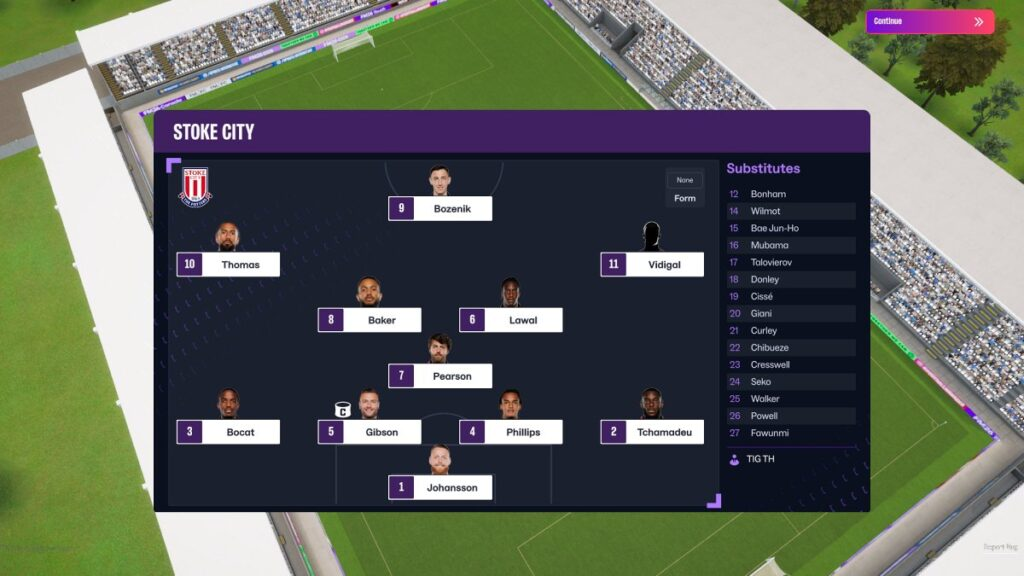
Task: Open the None display dropdown
Action: click(685, 180)
